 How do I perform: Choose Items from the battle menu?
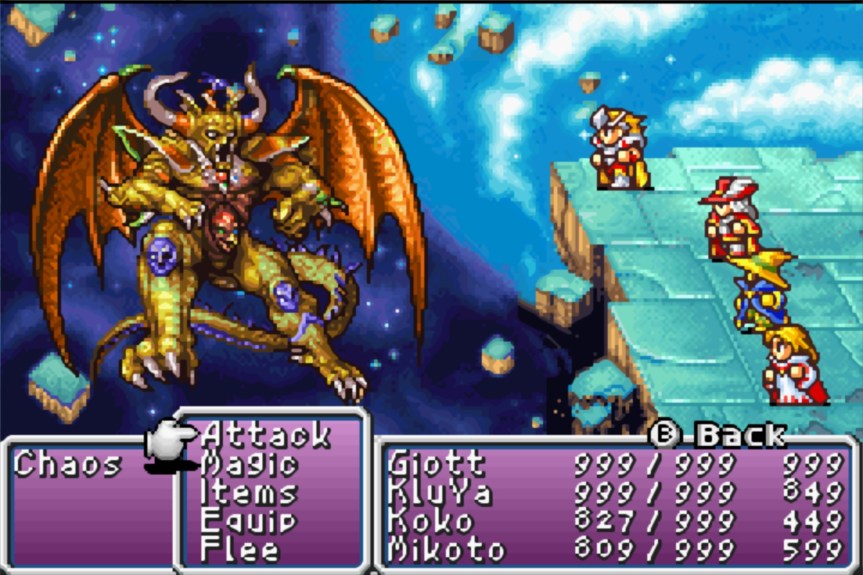pos(249,493)
